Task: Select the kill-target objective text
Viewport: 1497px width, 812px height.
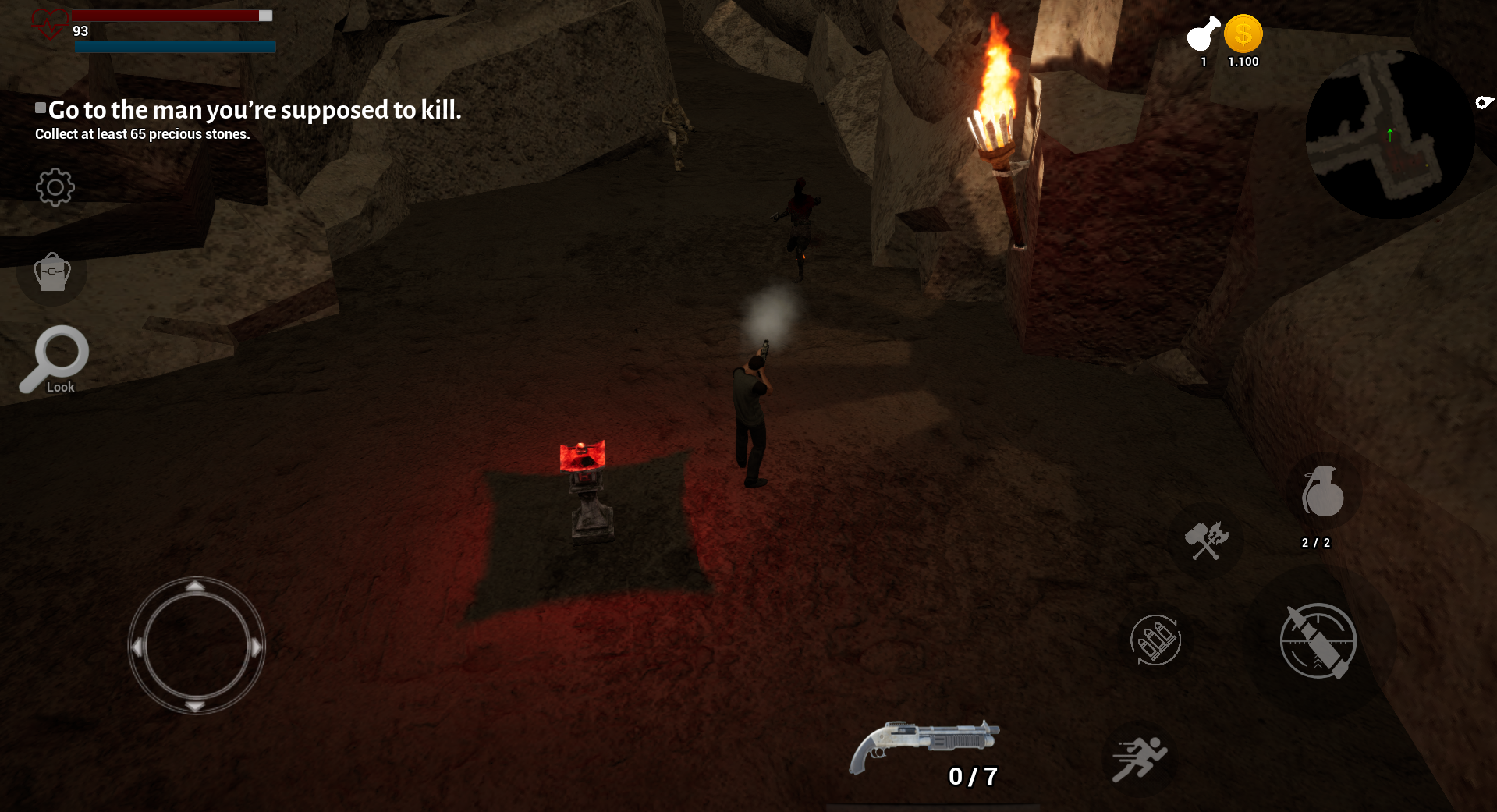Action: click(254, 110)
